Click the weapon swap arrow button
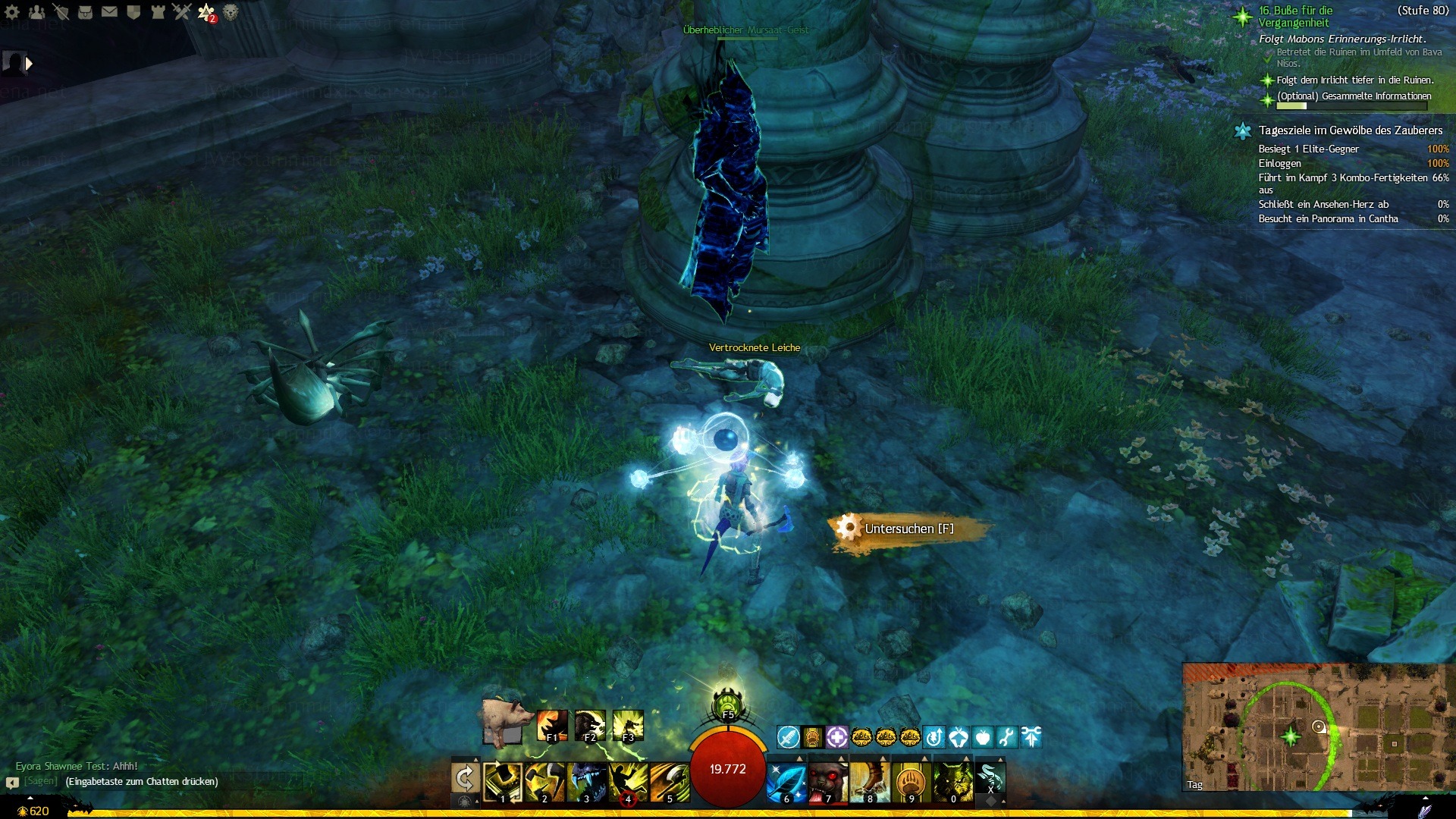 465,778
